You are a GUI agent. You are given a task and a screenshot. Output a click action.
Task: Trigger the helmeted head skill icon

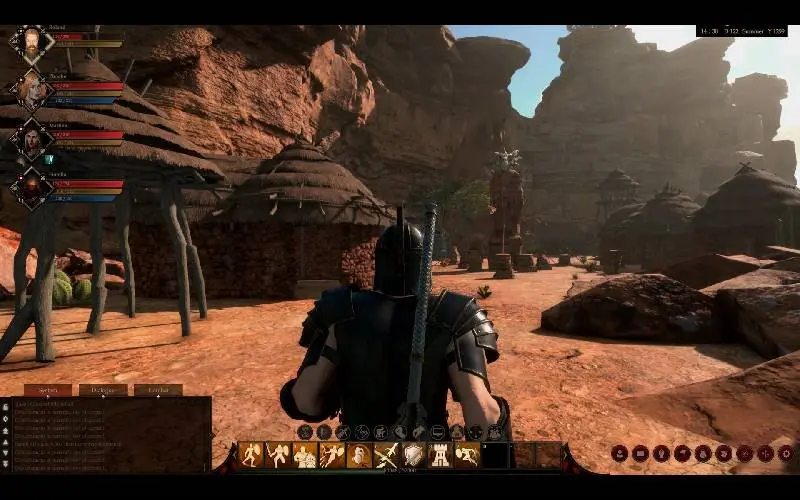(358, 455)
